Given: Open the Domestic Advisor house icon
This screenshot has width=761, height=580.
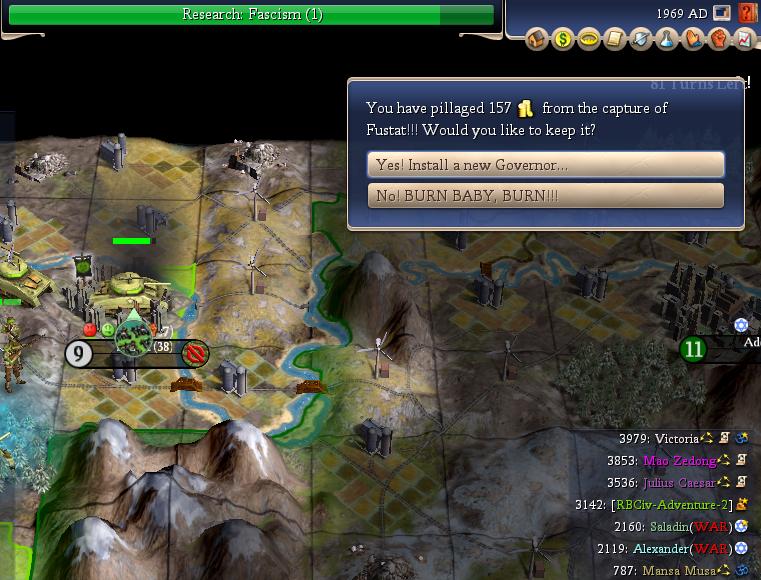Looking at the screenshot, I should coord(537,40).
